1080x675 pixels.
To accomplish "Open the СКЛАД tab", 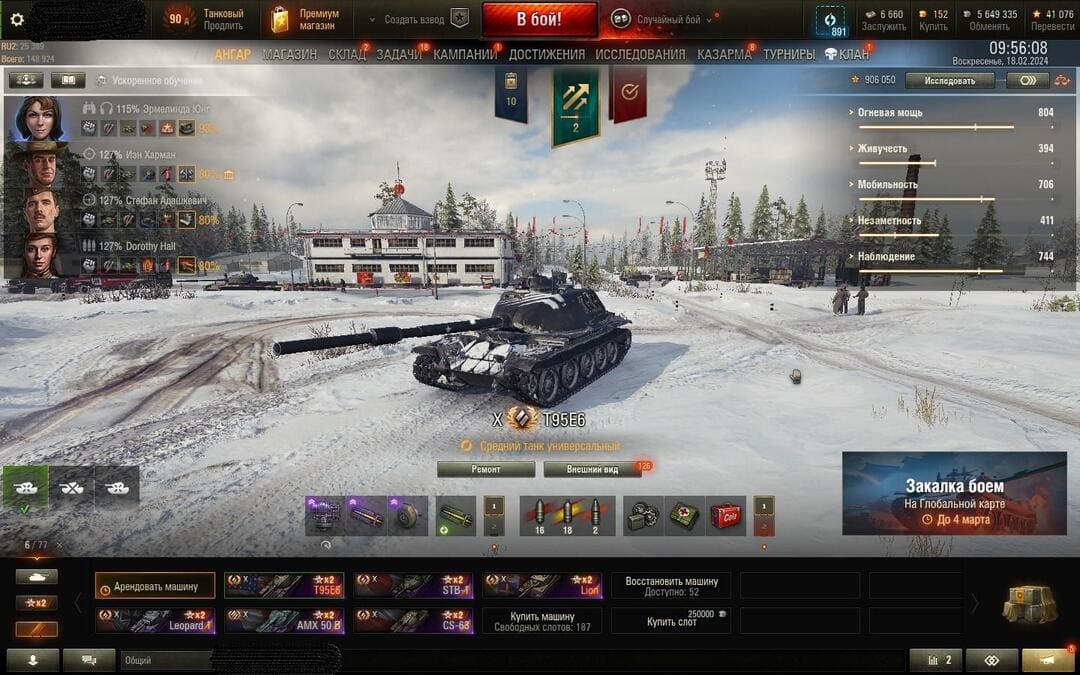I will [x=347, y=54].
